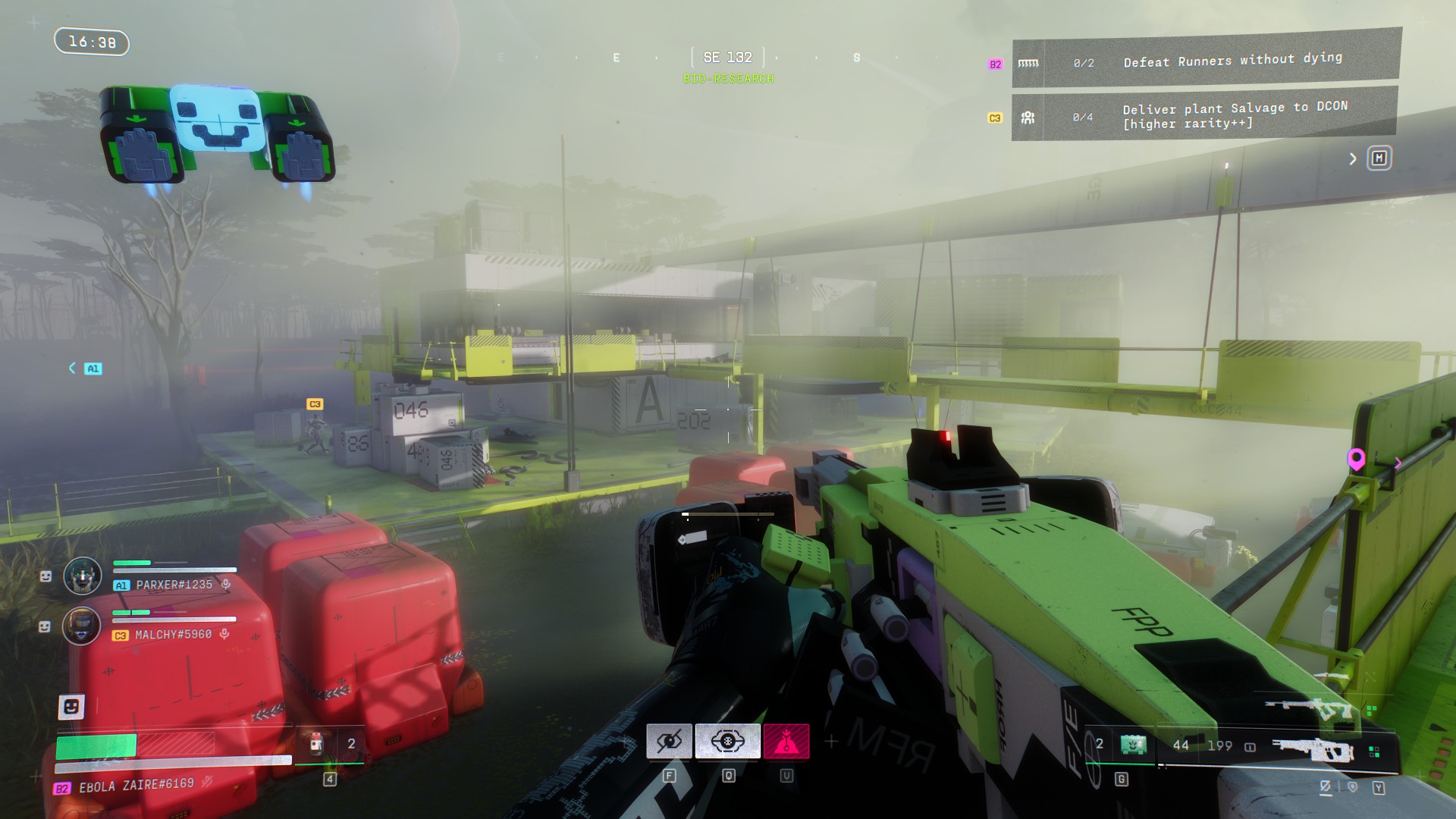Toggle your own muted microphone icon
Viewport: 1456px width, 819px height.
(207, 782)
